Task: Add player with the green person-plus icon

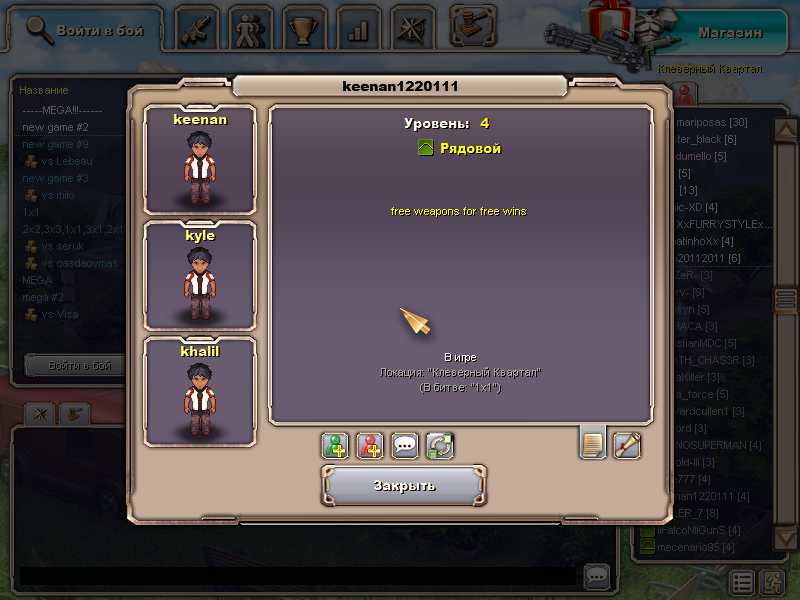Action: pos(337,445)
